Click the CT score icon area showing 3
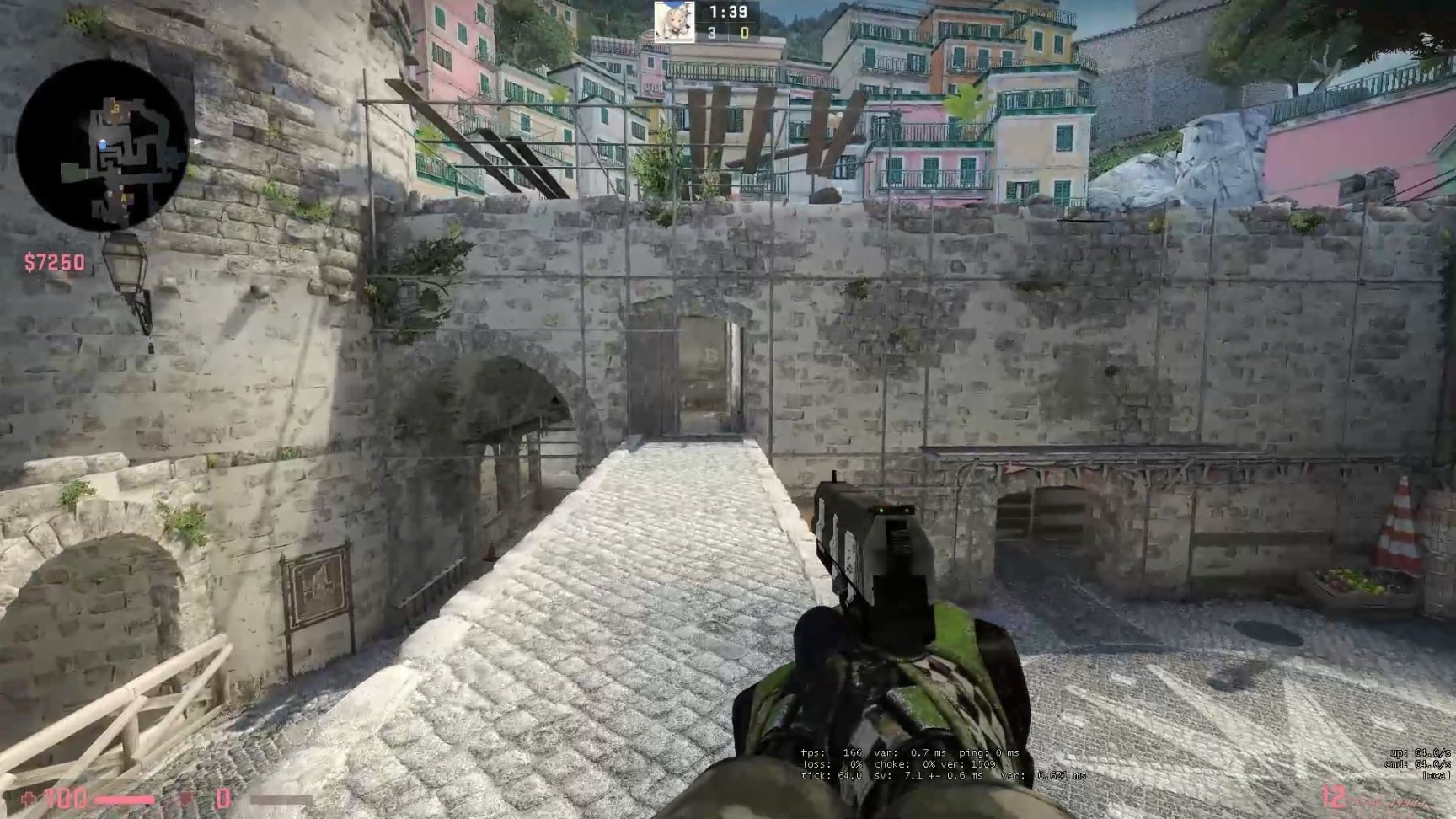1456x819 pixels. [711, 33]
